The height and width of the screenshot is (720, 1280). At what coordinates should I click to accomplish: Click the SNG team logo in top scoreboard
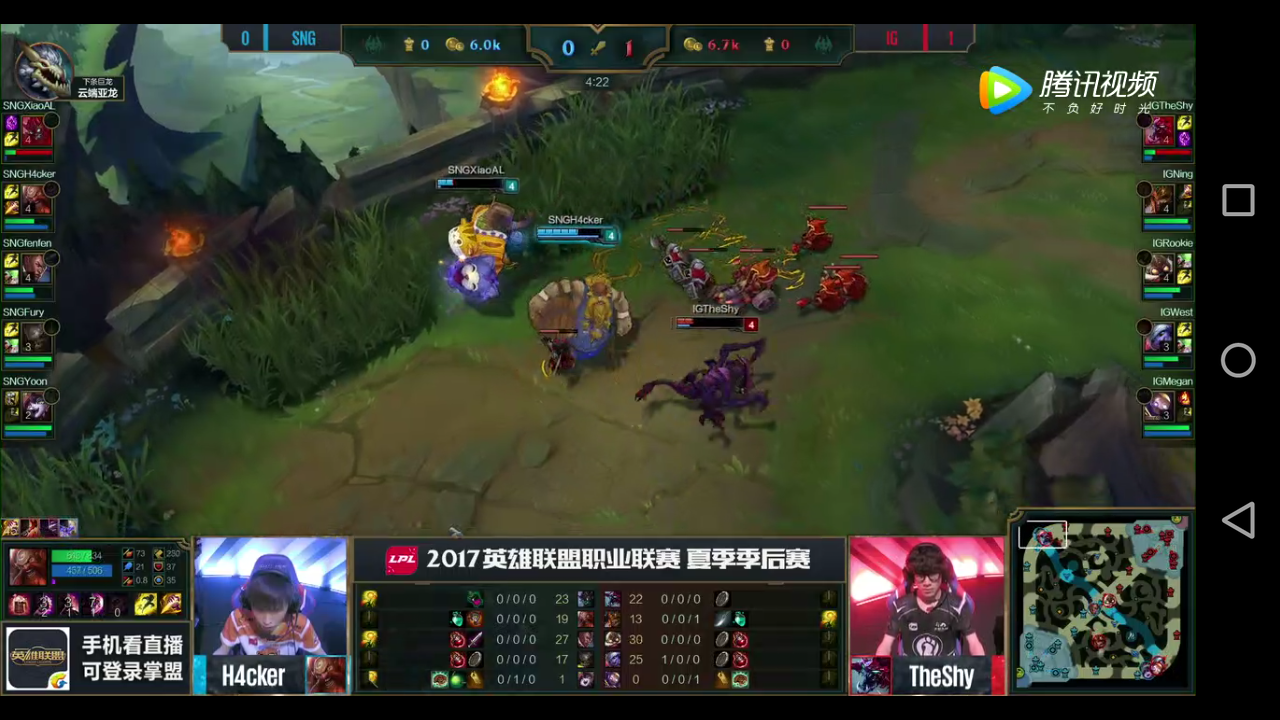coord(303,38)
